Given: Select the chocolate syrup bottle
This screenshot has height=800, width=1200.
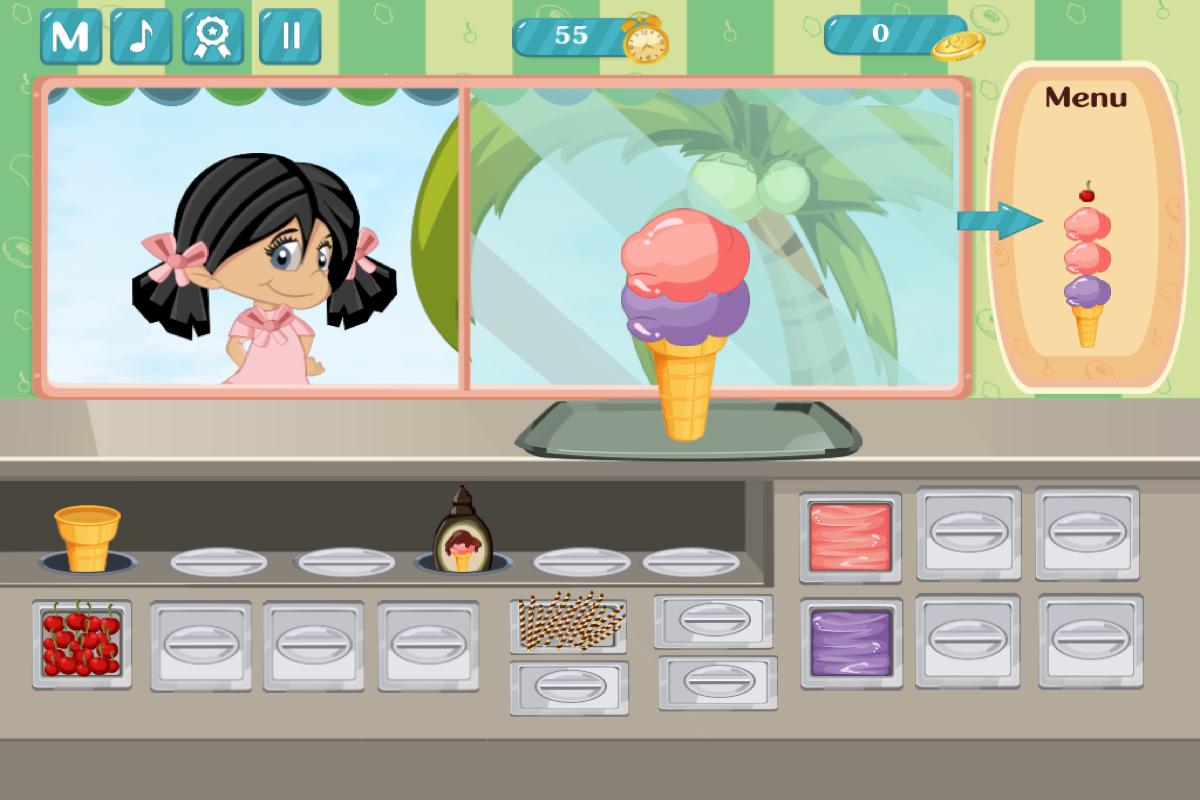Looking at the screenshot, I should coord(462,532).
